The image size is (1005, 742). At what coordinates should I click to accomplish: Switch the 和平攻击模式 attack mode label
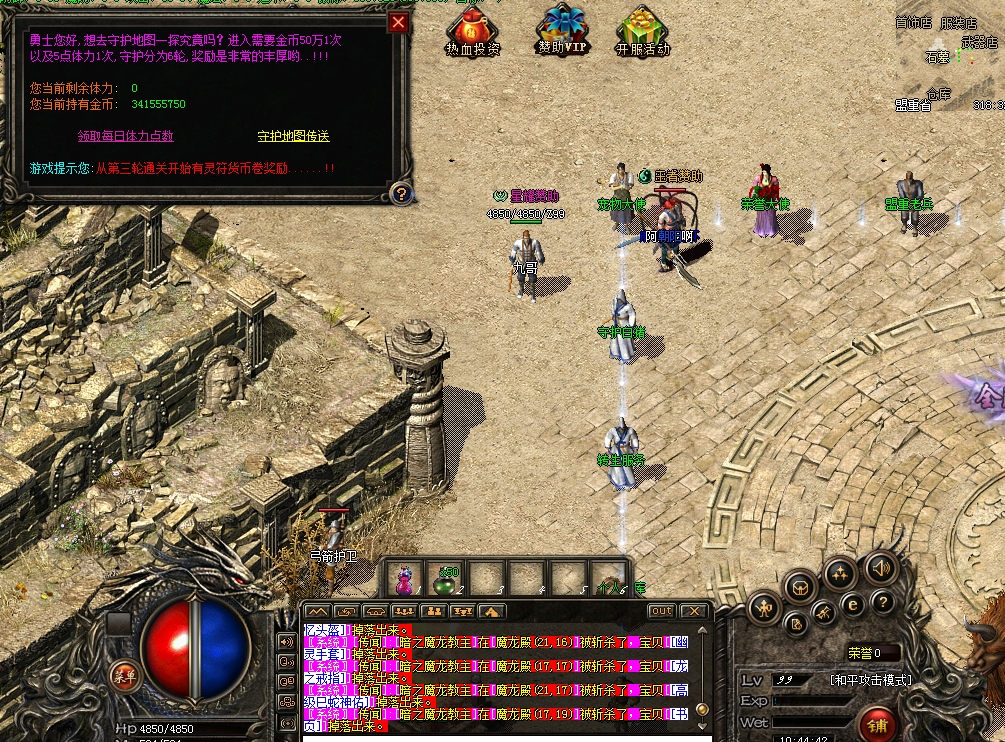click(x=870, y=680)
